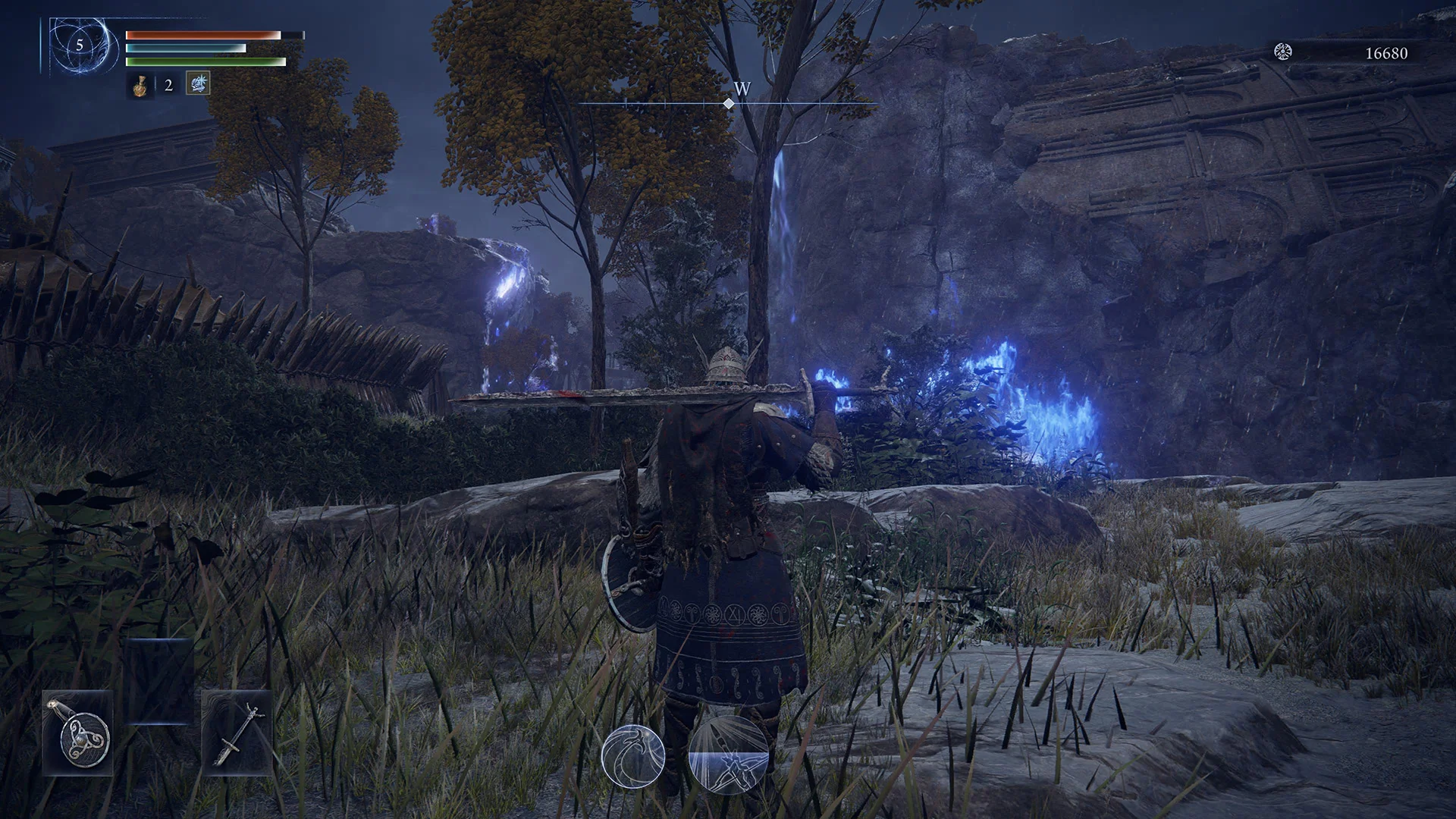The height and width of the screenshot is (819, 1456).
Task: Click the equipped quick item slot icon
Action: [x=198, y=84]
